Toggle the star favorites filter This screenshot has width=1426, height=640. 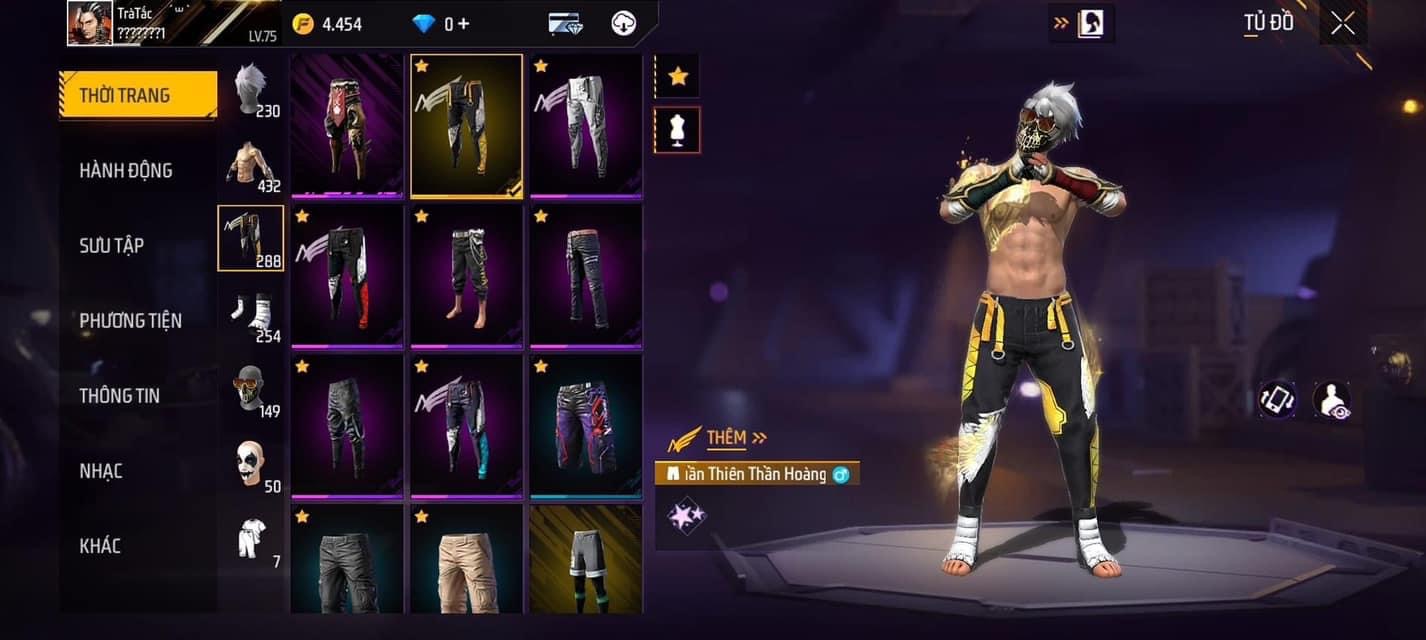tap(678, 76)
